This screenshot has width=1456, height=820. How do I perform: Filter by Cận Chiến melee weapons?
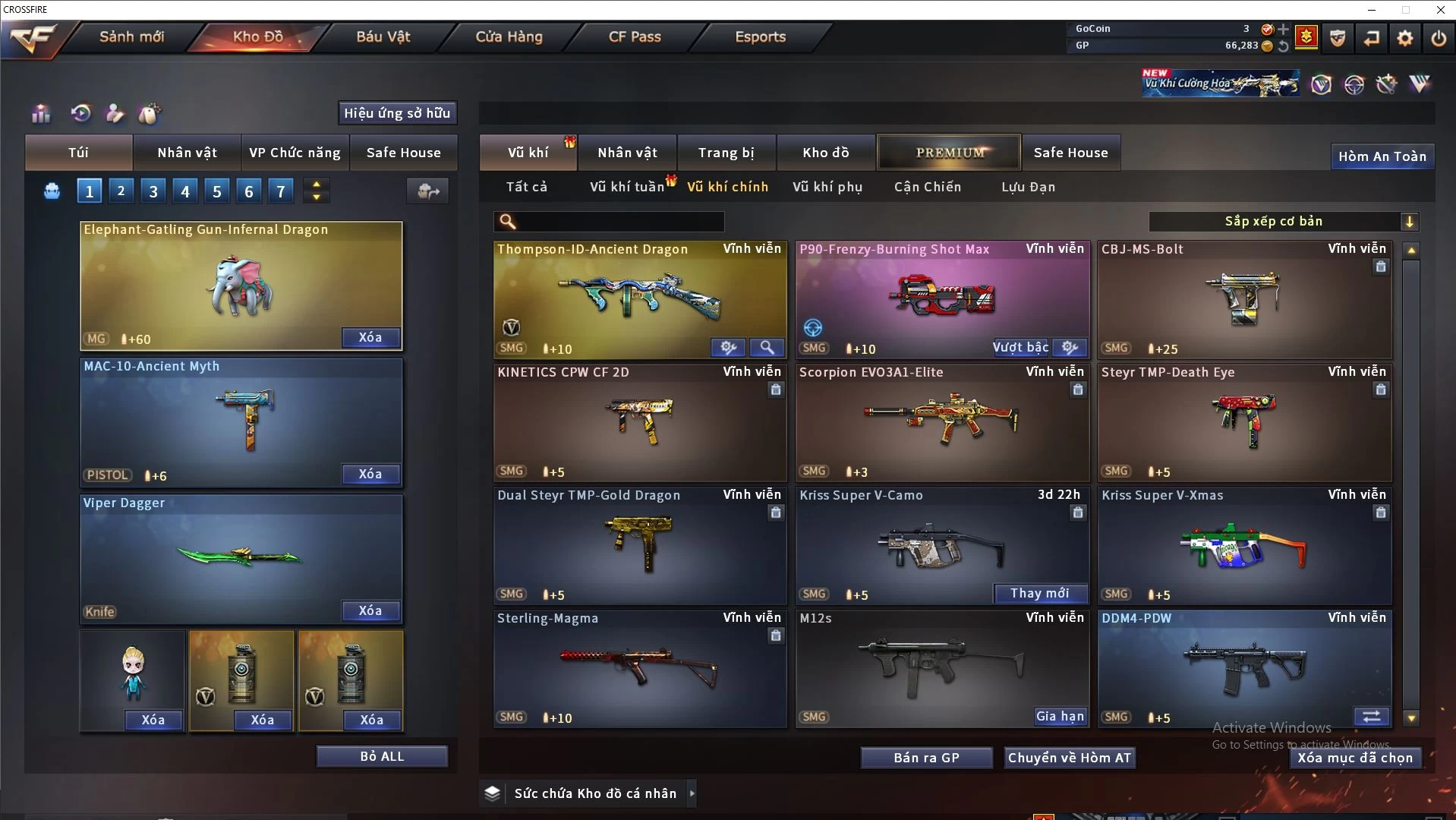(x=927, y=187)
